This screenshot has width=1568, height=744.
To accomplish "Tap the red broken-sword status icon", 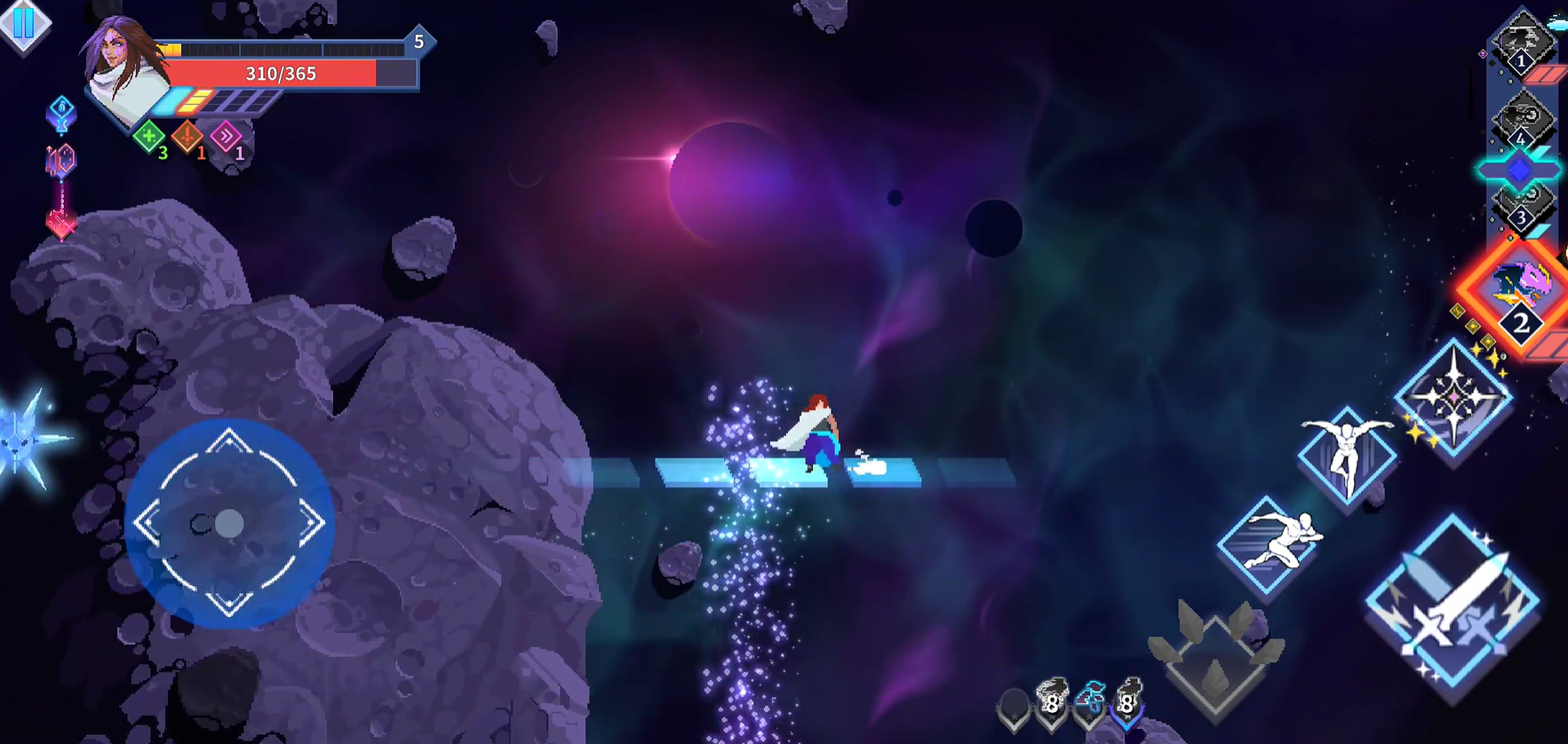I will coord(60,224).
